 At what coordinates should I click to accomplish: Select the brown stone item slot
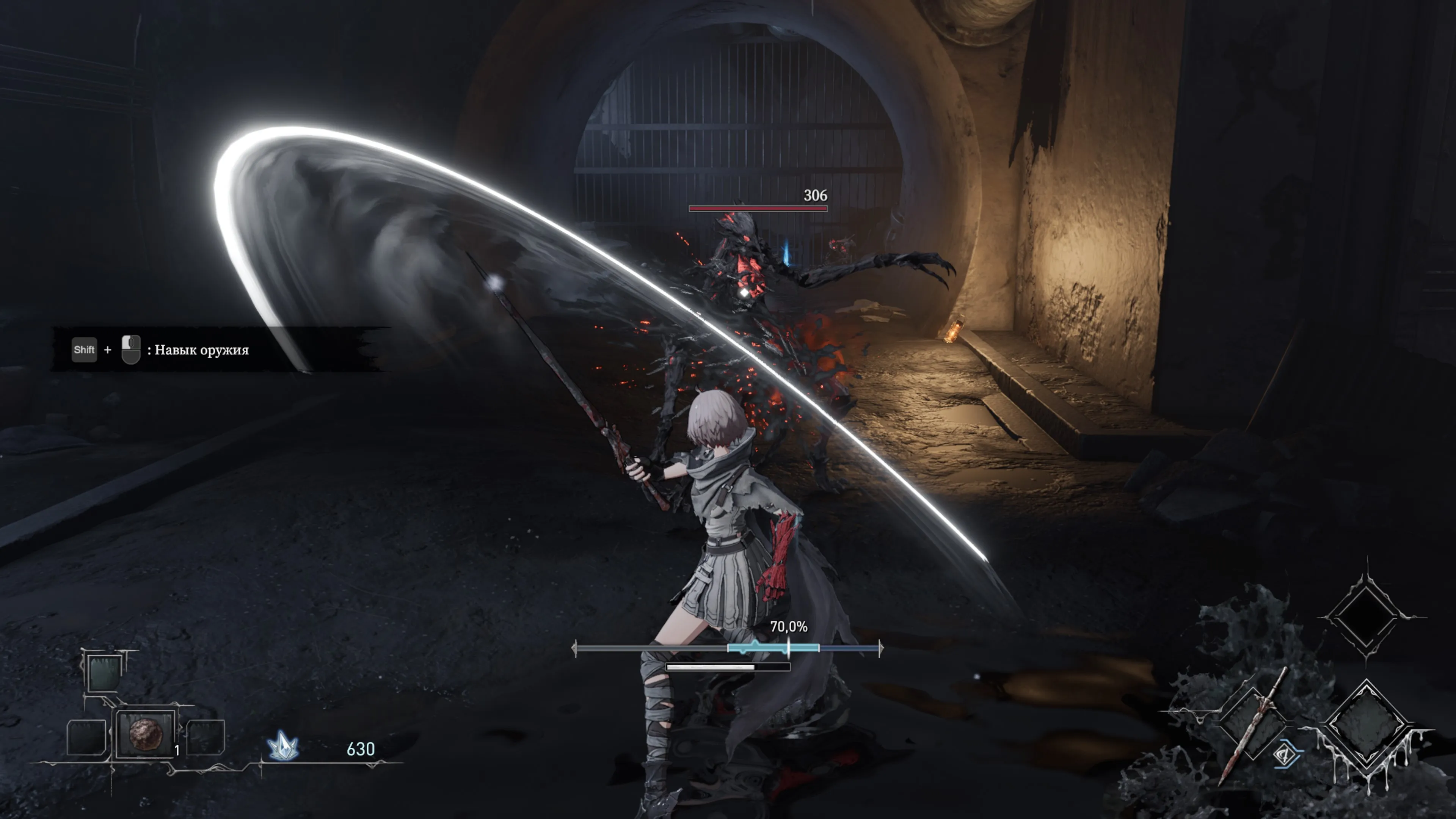[146, 734]
